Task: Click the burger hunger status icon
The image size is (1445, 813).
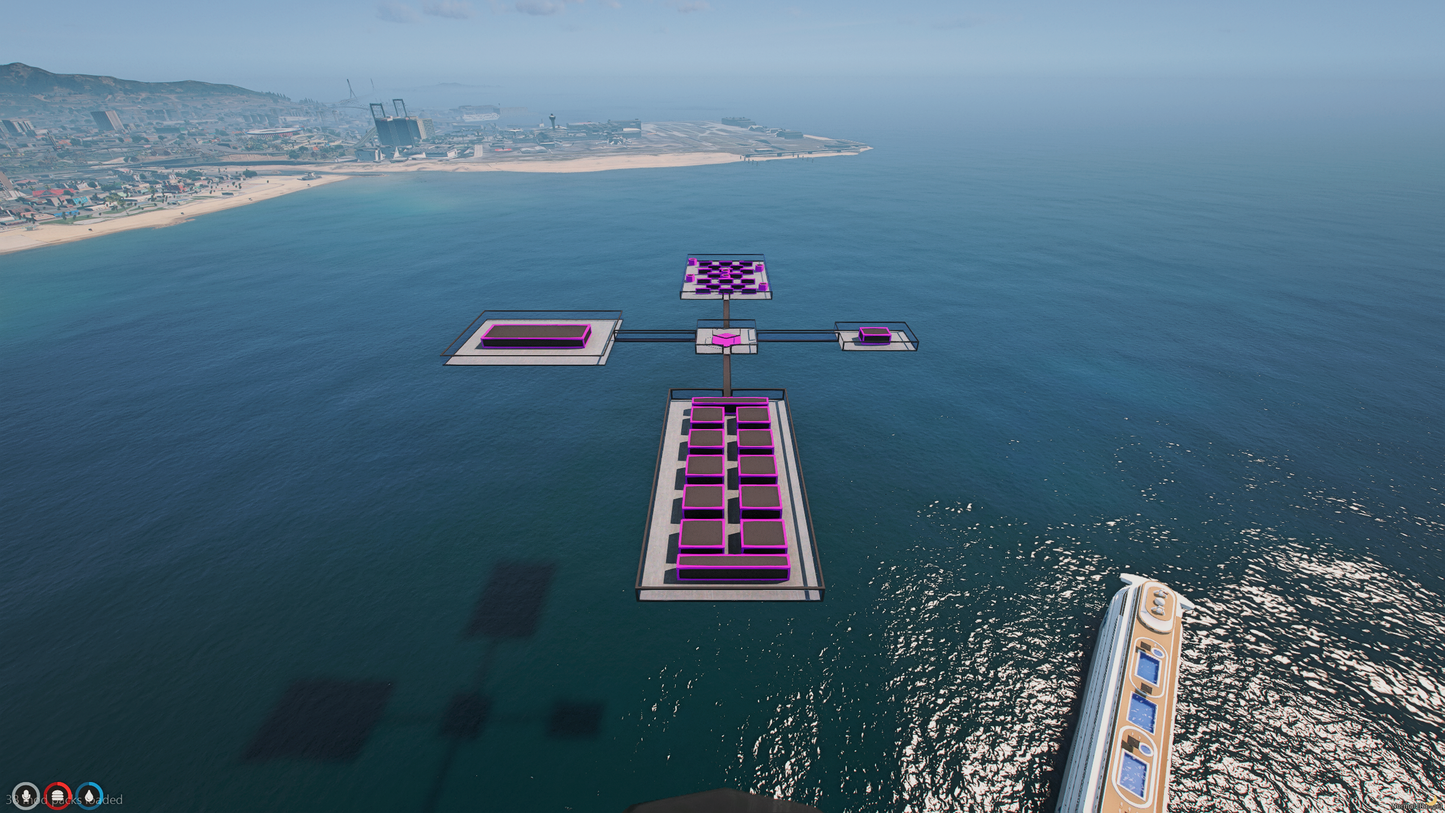Action: 58,795
